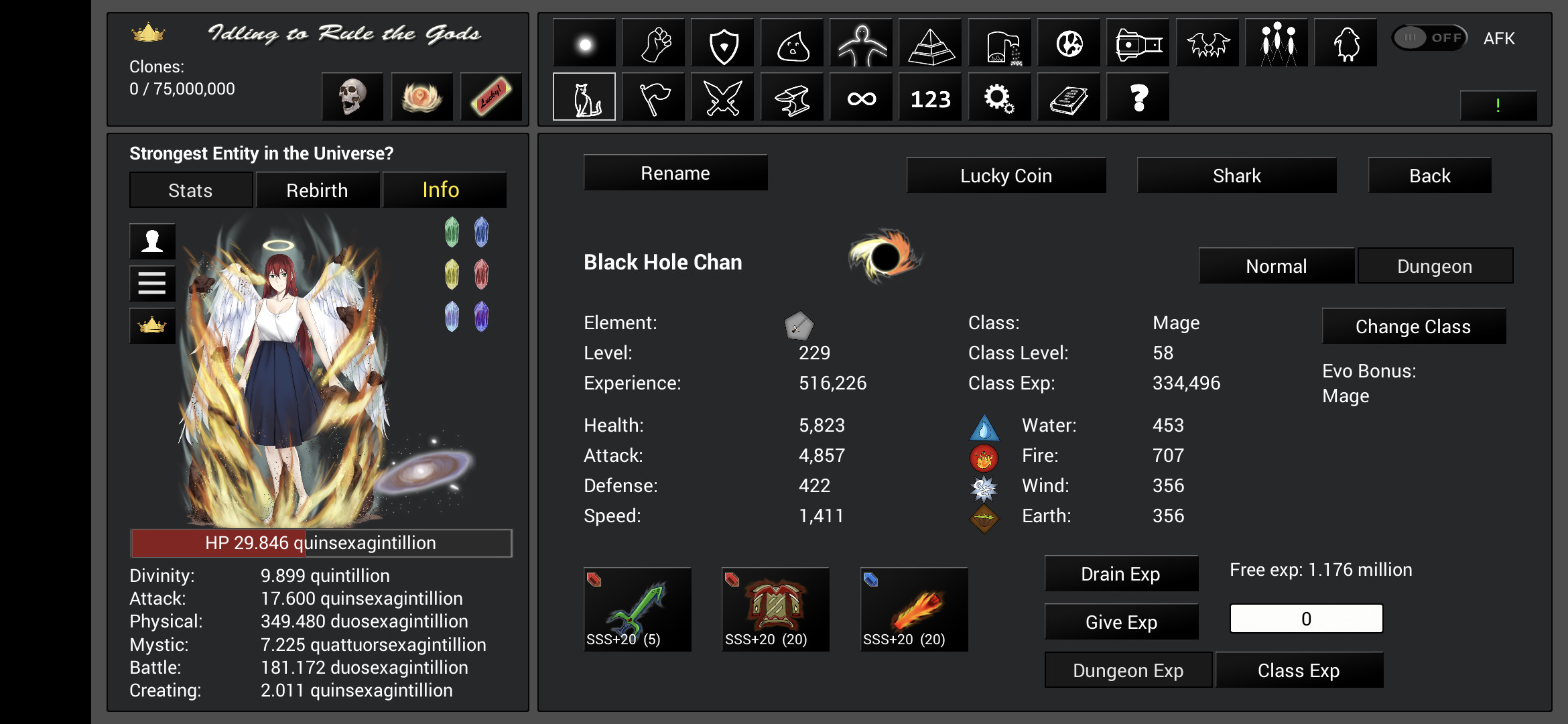Open the pet menu via cat icon
Image resolution: width=1568 pixels, height=724 pixels.
point(584,97)
